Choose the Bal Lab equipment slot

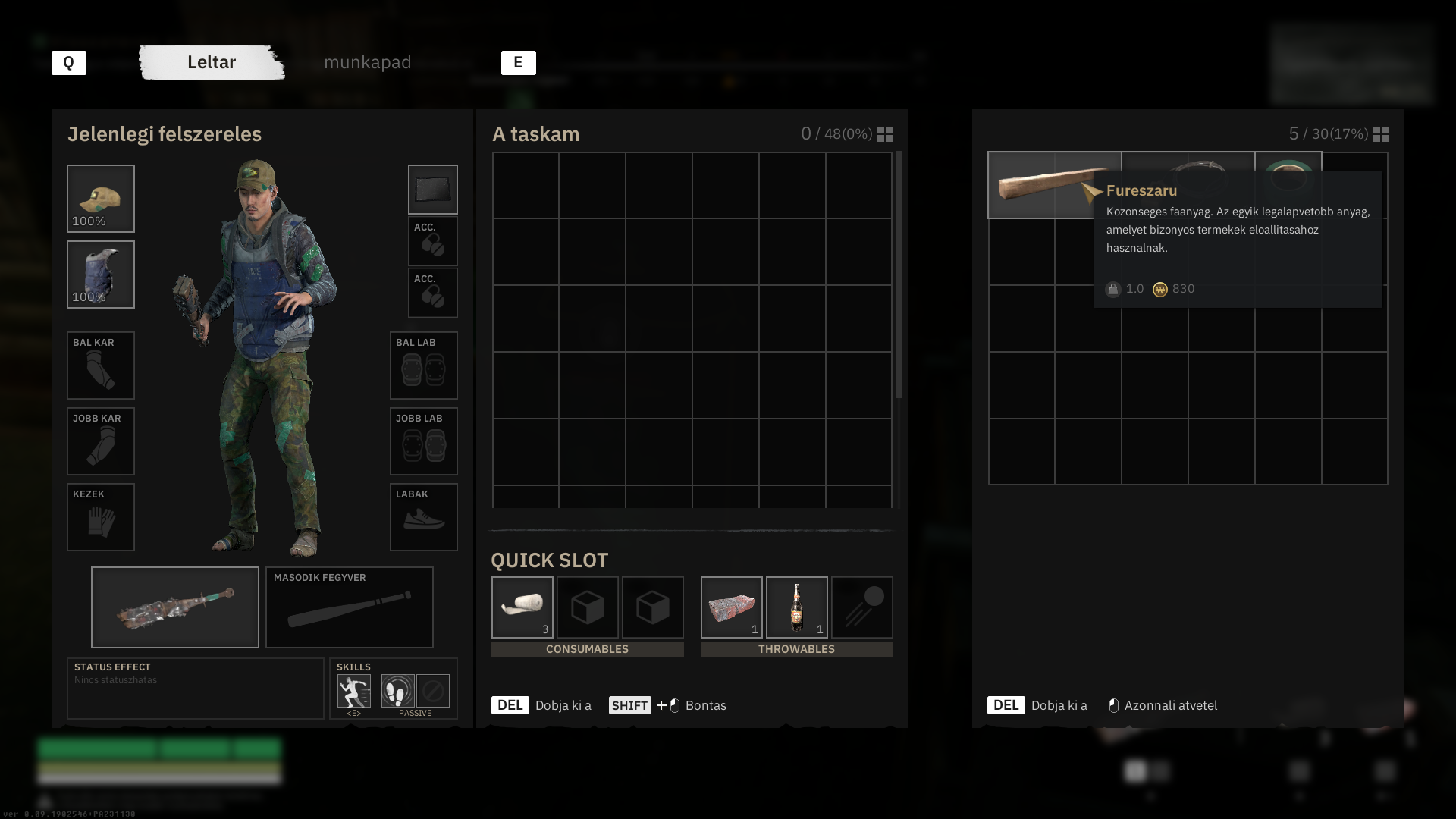[424, 366]
